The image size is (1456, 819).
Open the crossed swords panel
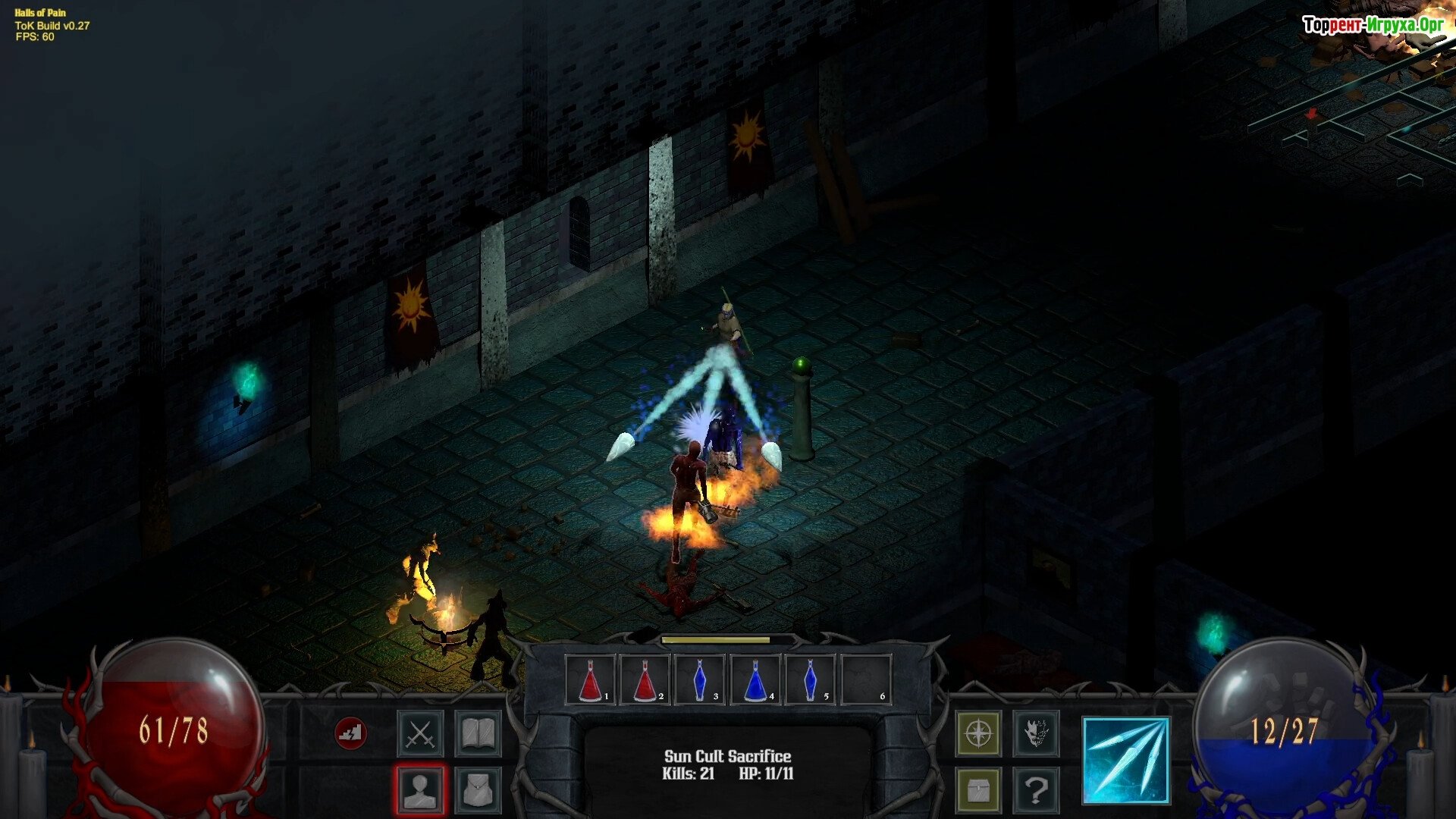[x=420, y=733]
